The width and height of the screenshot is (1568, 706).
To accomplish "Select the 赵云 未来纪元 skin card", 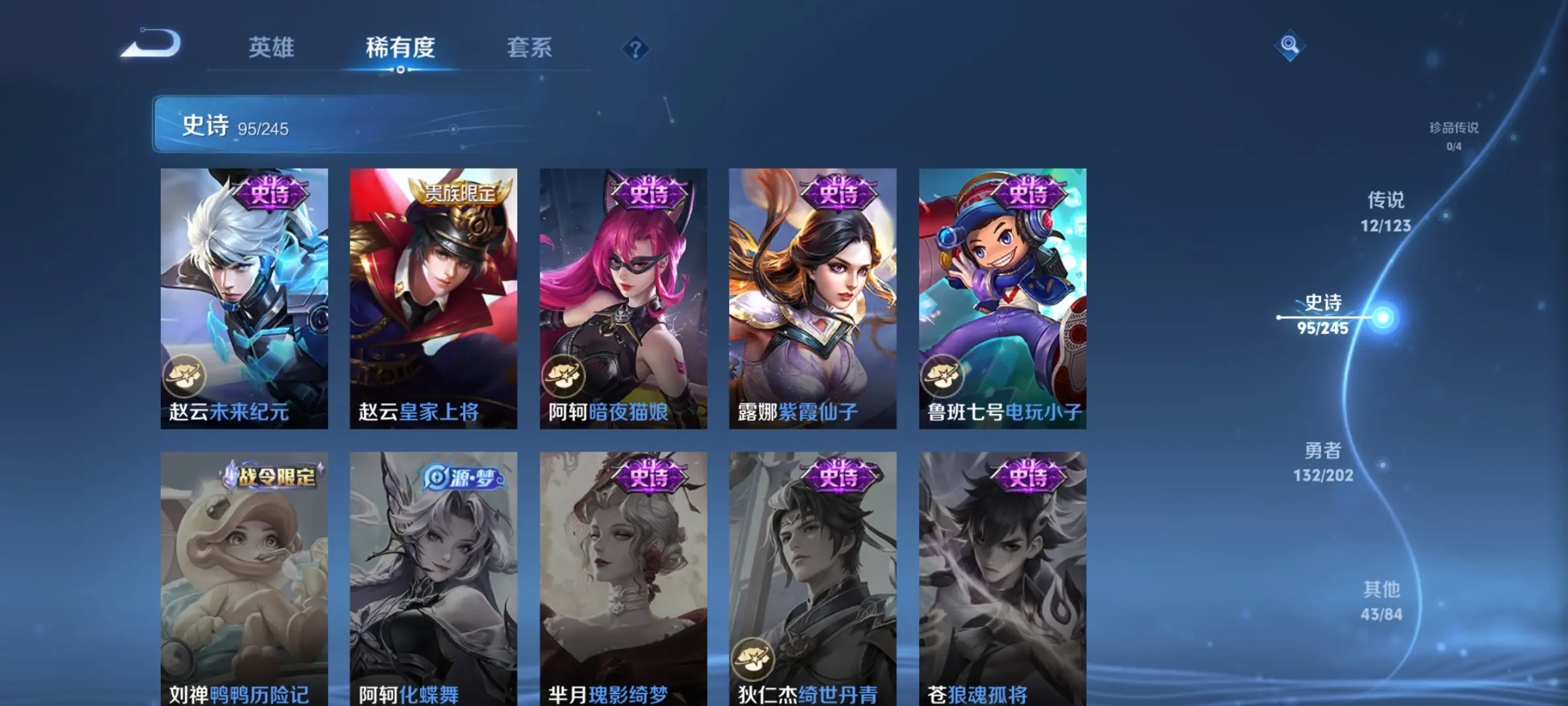I will pos(244,298).
